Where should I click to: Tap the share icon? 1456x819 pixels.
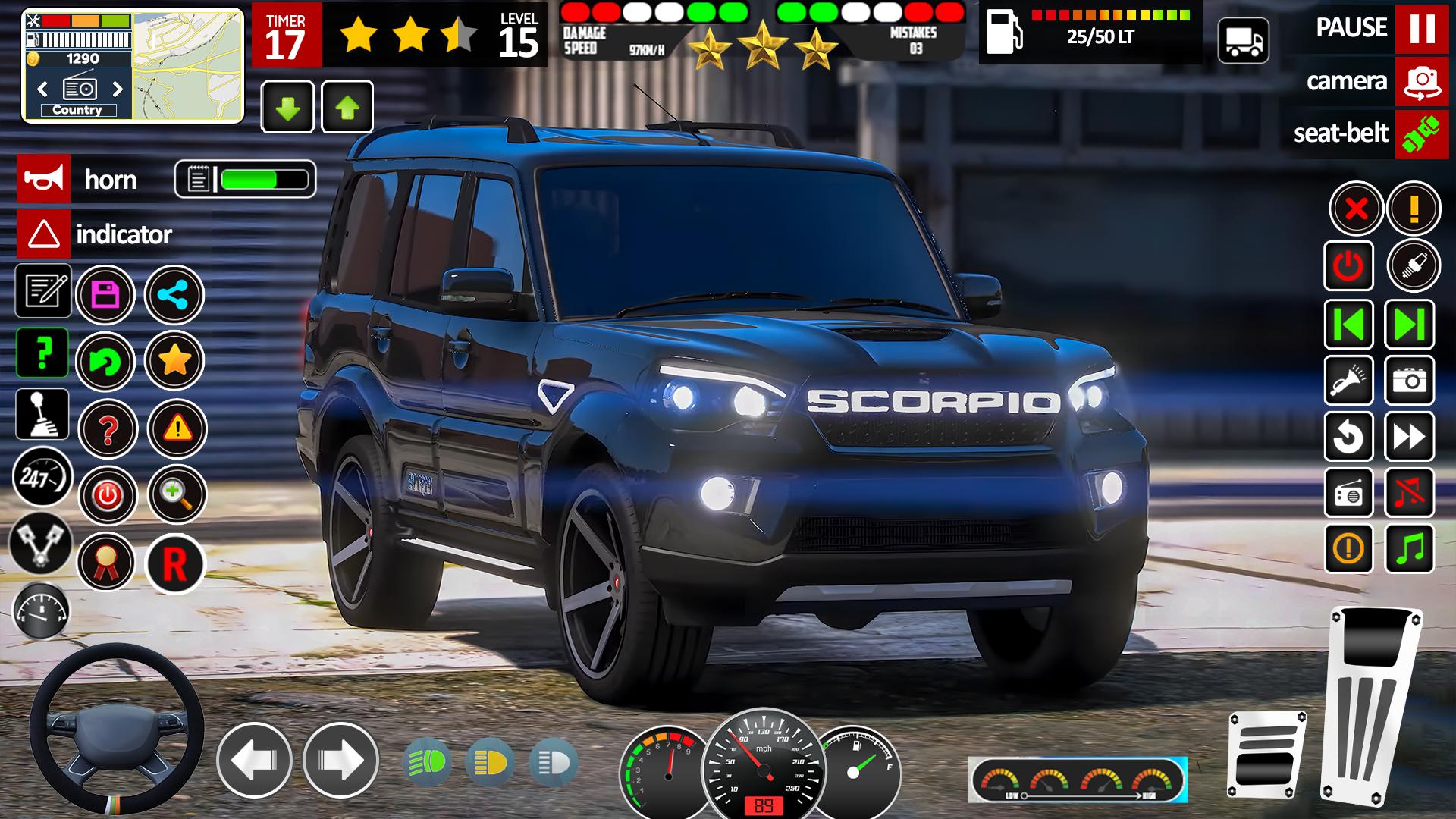(174, 293)
